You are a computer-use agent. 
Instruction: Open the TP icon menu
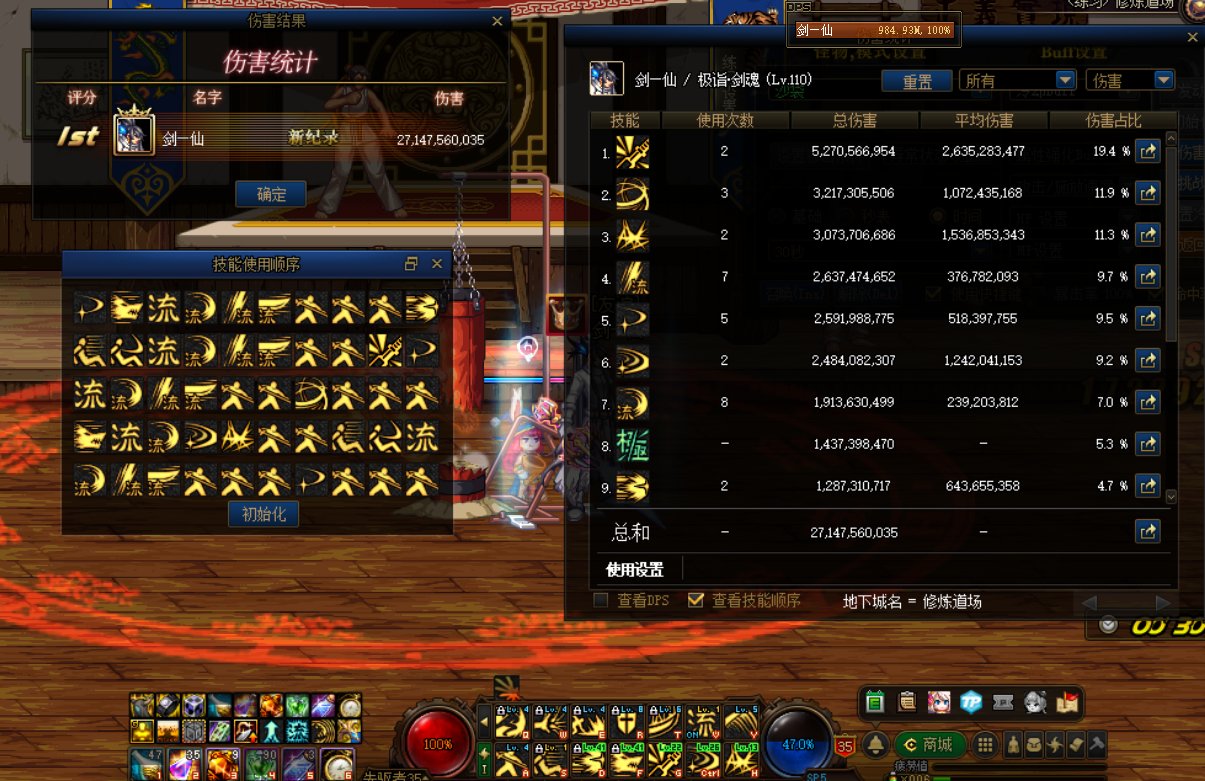[971, 702]
